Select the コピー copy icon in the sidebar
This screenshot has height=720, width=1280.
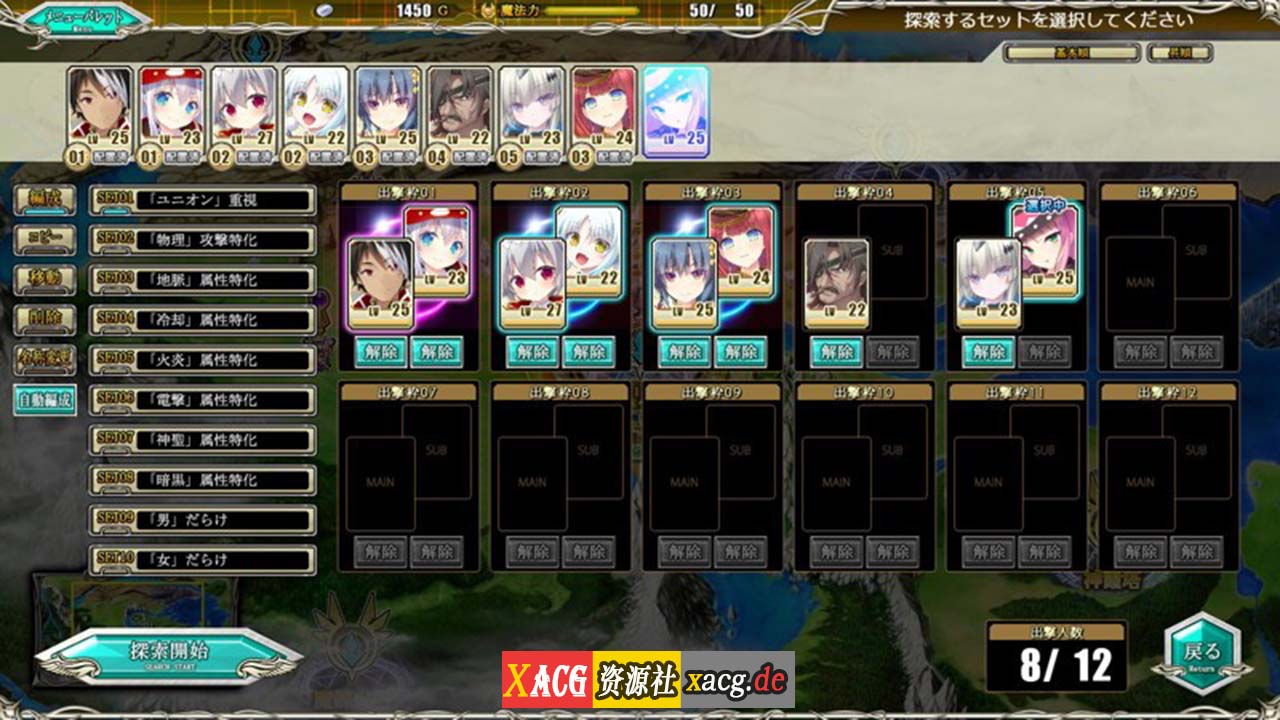tap(44, 241)
